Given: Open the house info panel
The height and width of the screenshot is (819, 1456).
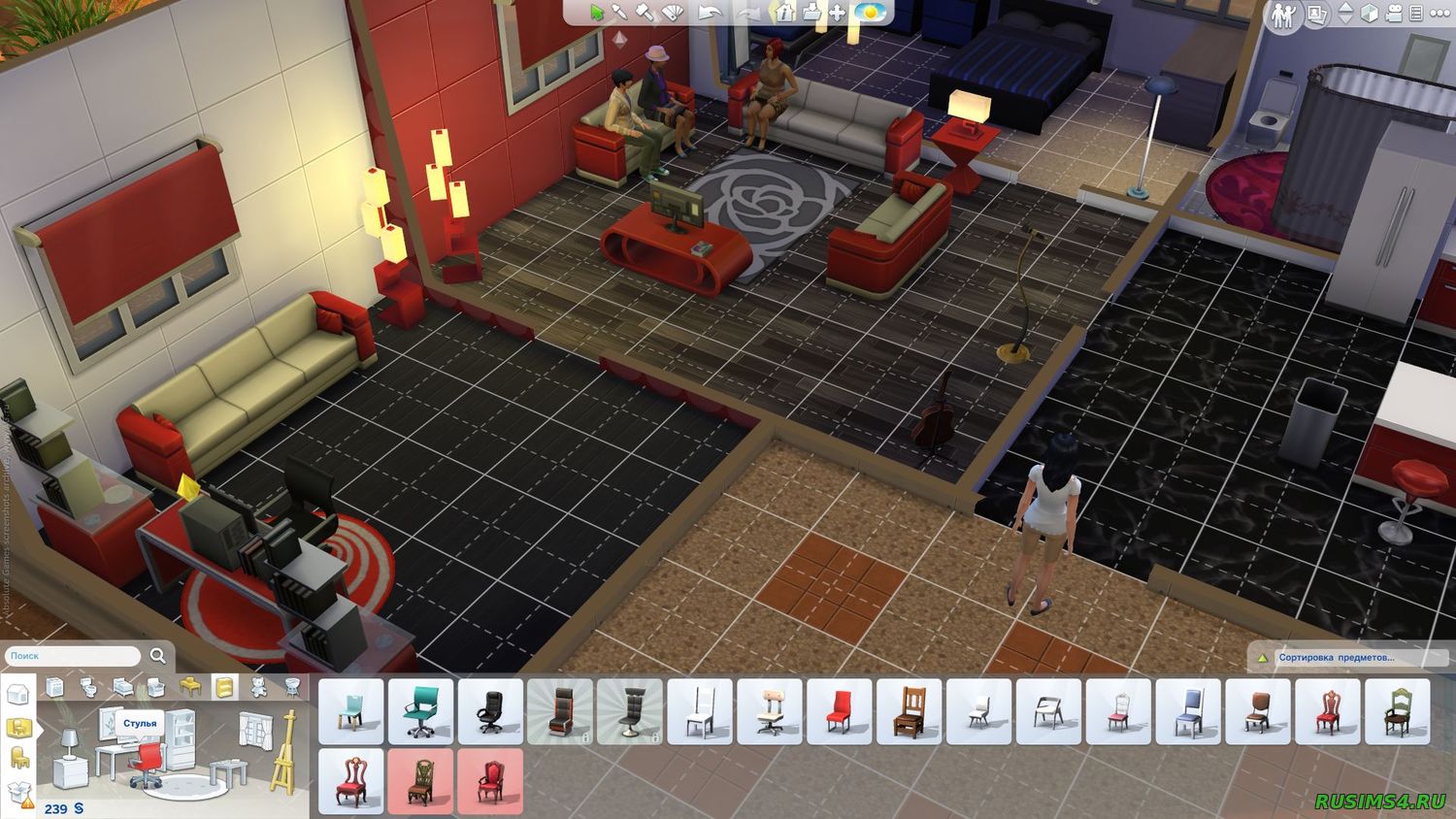Looking at the screenshot, I should click(781, 13).
